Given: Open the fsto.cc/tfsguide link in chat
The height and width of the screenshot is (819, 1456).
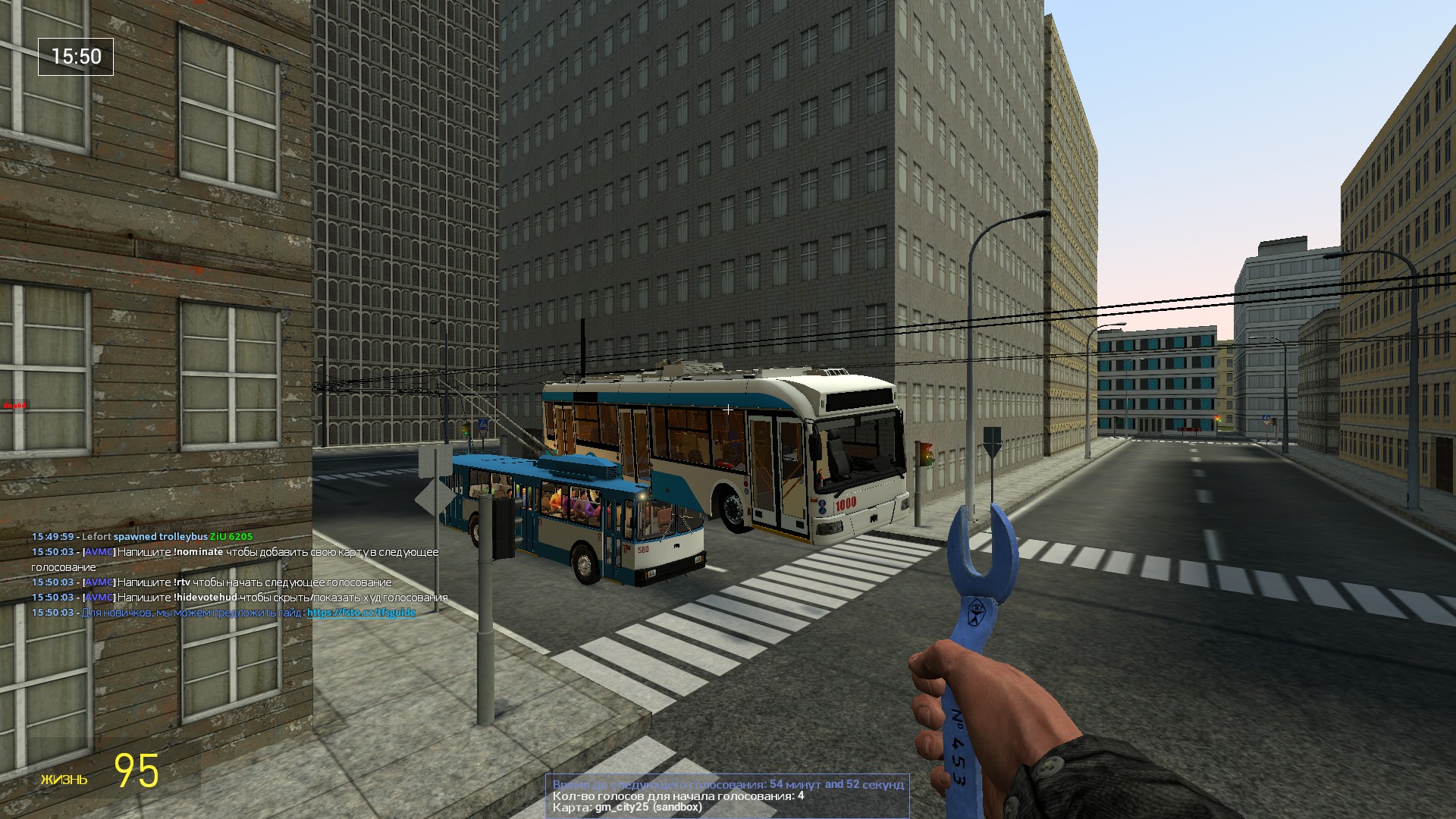Looking at the screenshot, I should tap(361, 613).
